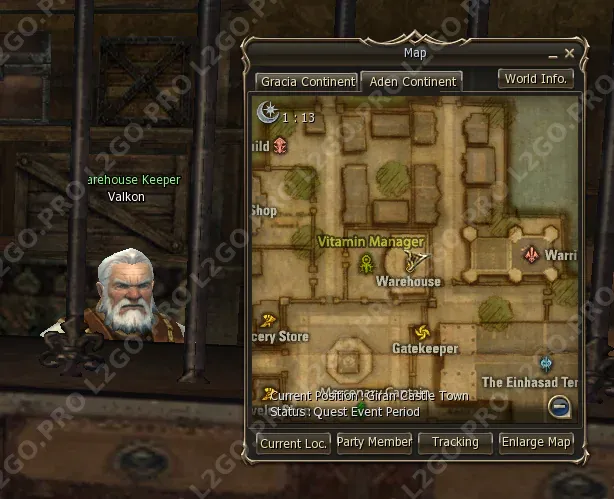Viewport: 614px width, 499px height.
Task: Show current location on the map
Action: coord(293,442)
